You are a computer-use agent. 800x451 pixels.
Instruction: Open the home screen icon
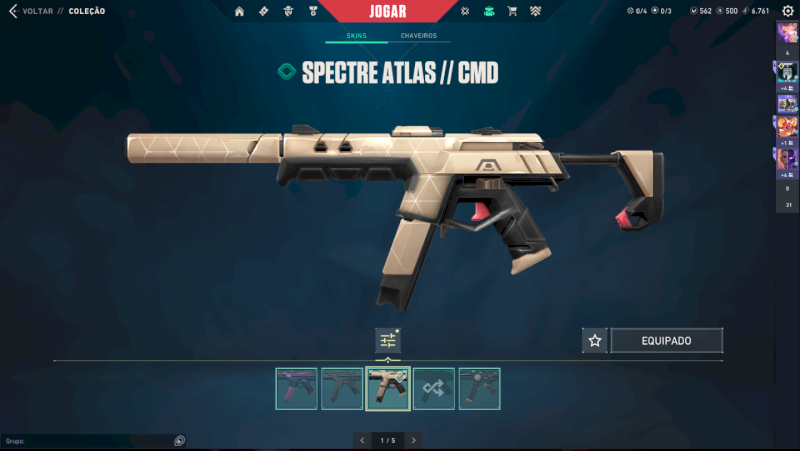point(239,11)
